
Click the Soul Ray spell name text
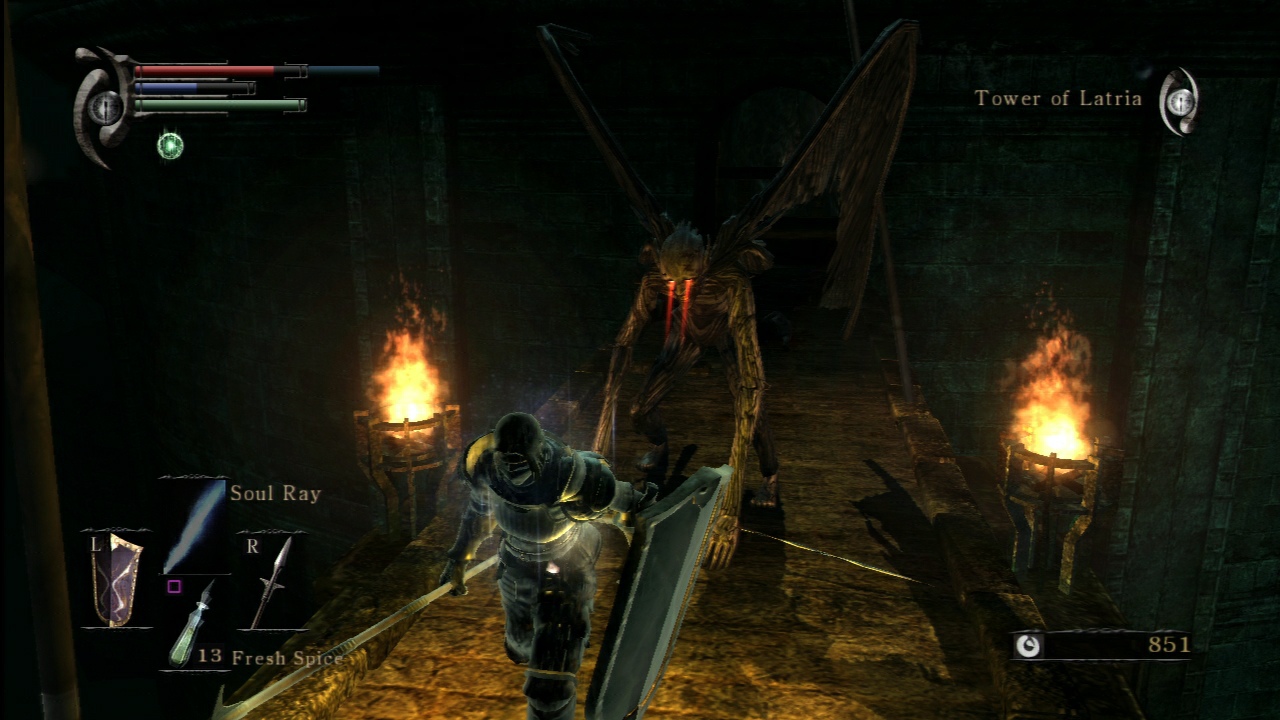276,493
